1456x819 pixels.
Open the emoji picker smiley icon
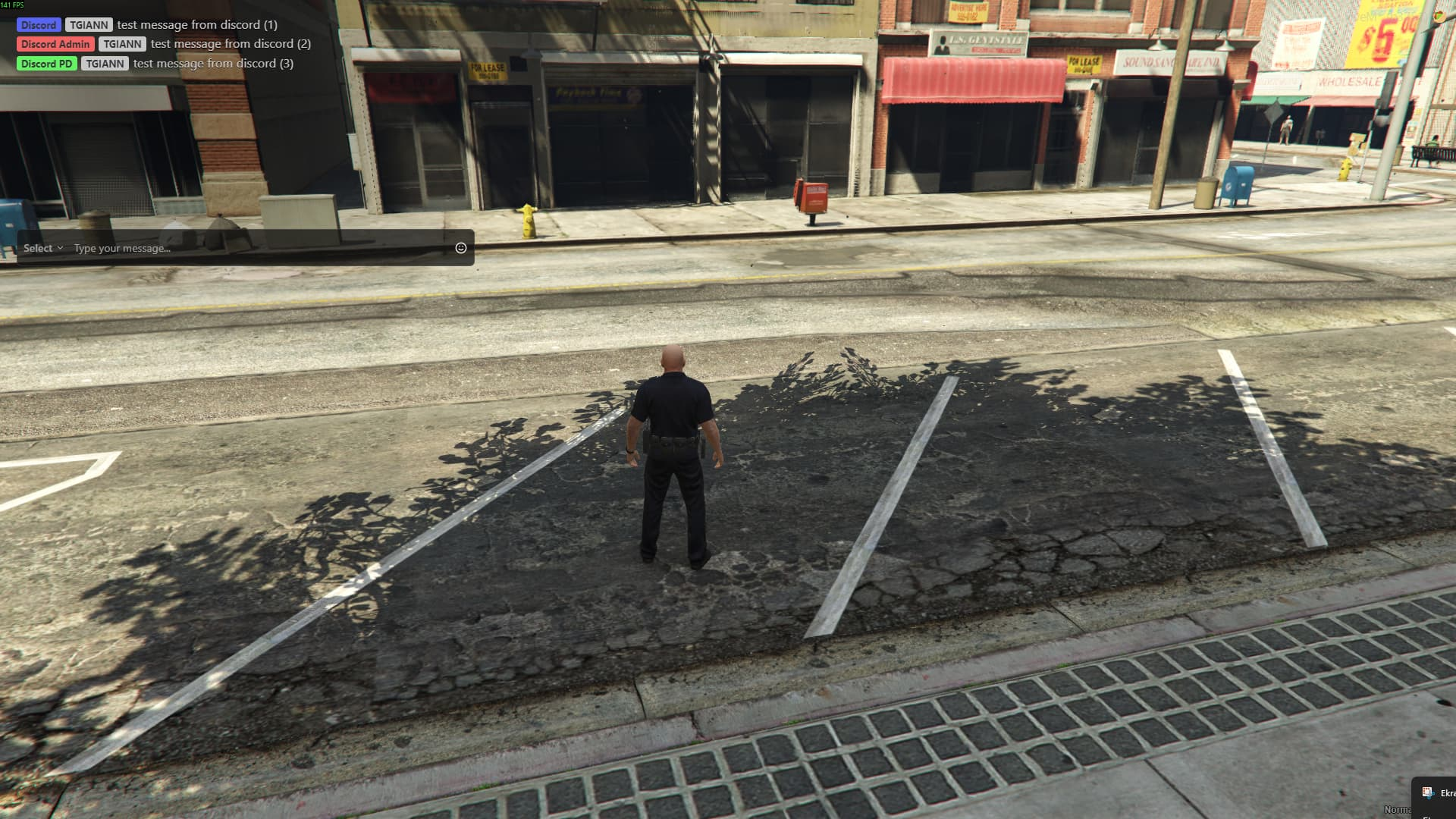(x=460, y=248)
